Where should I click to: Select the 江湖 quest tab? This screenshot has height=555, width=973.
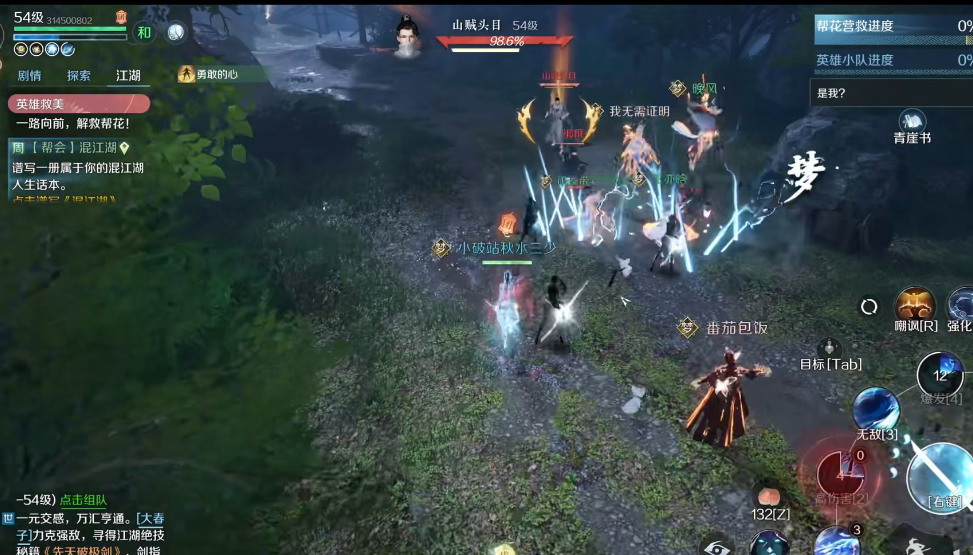[x=128, y=75]
